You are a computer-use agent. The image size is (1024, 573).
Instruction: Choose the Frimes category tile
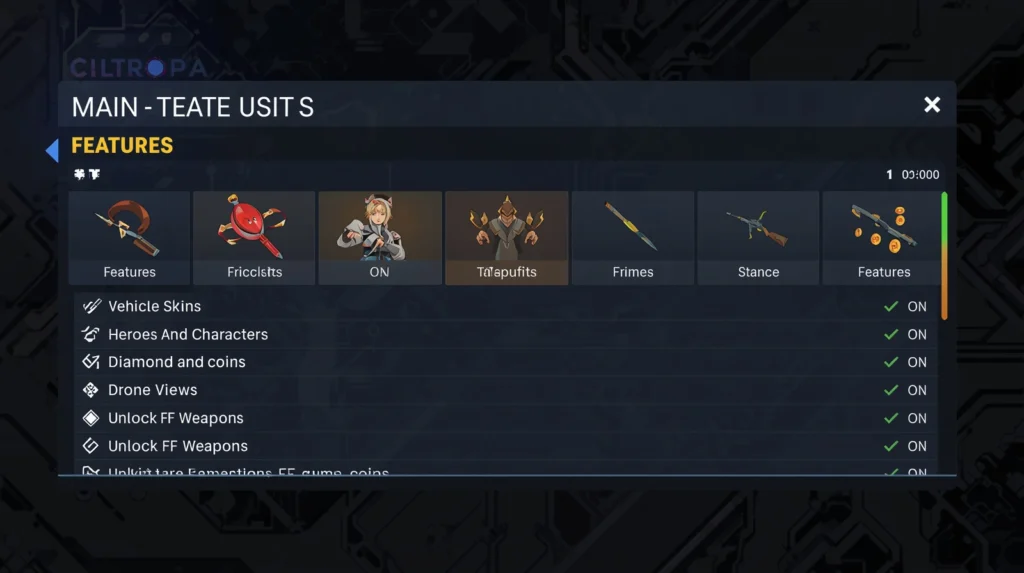tap(632, 238)
